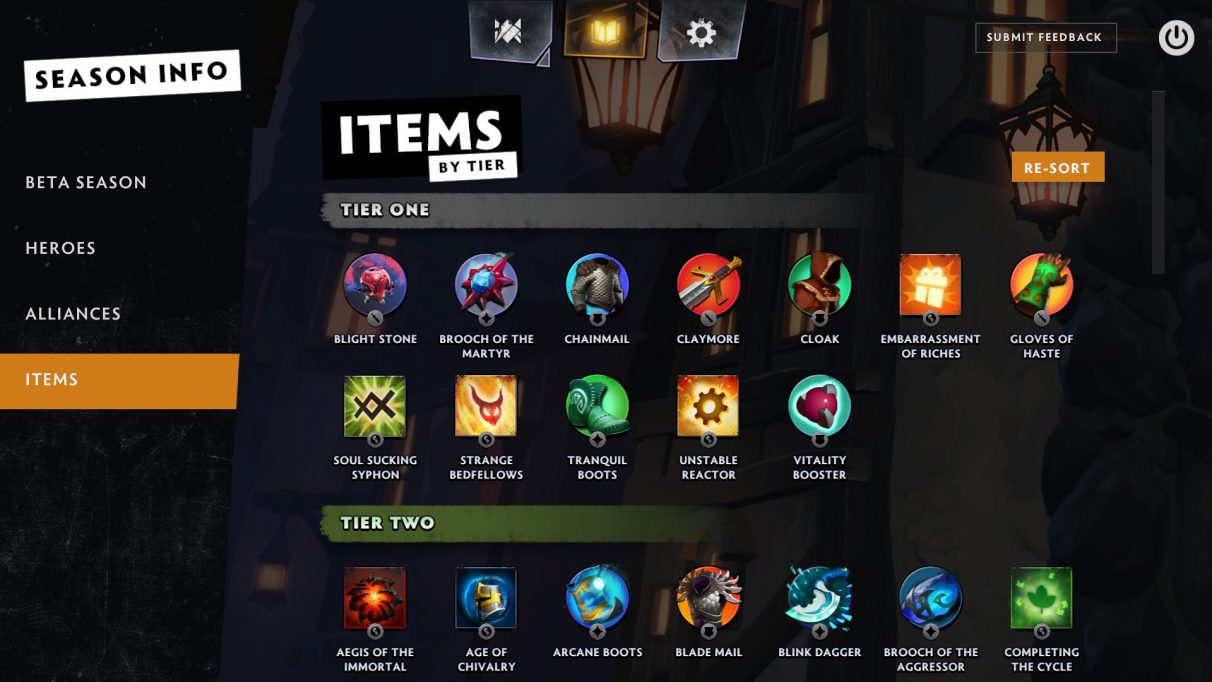Click the power quit button

1176,38
